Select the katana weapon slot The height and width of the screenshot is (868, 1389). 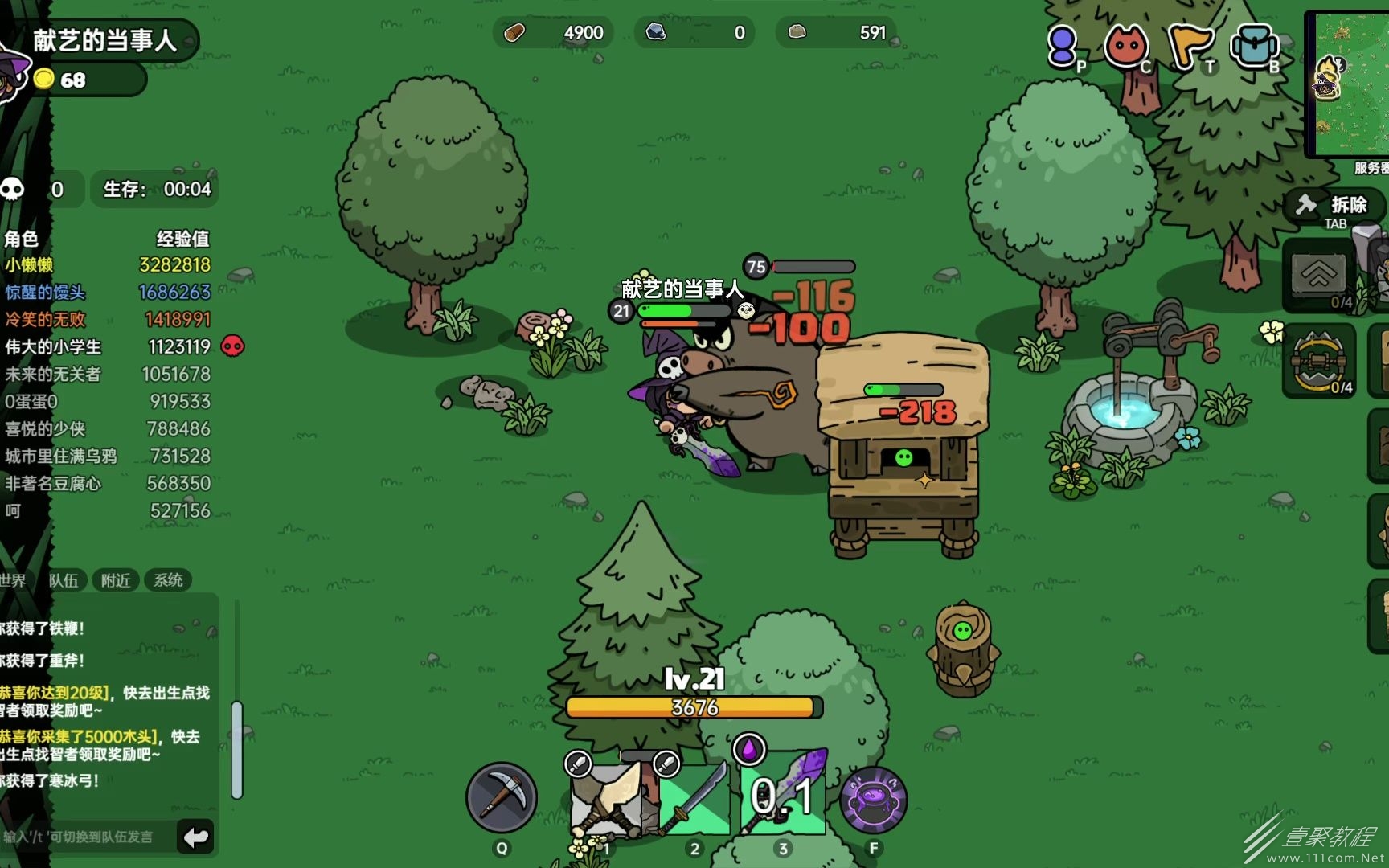(x=694, y=798)
